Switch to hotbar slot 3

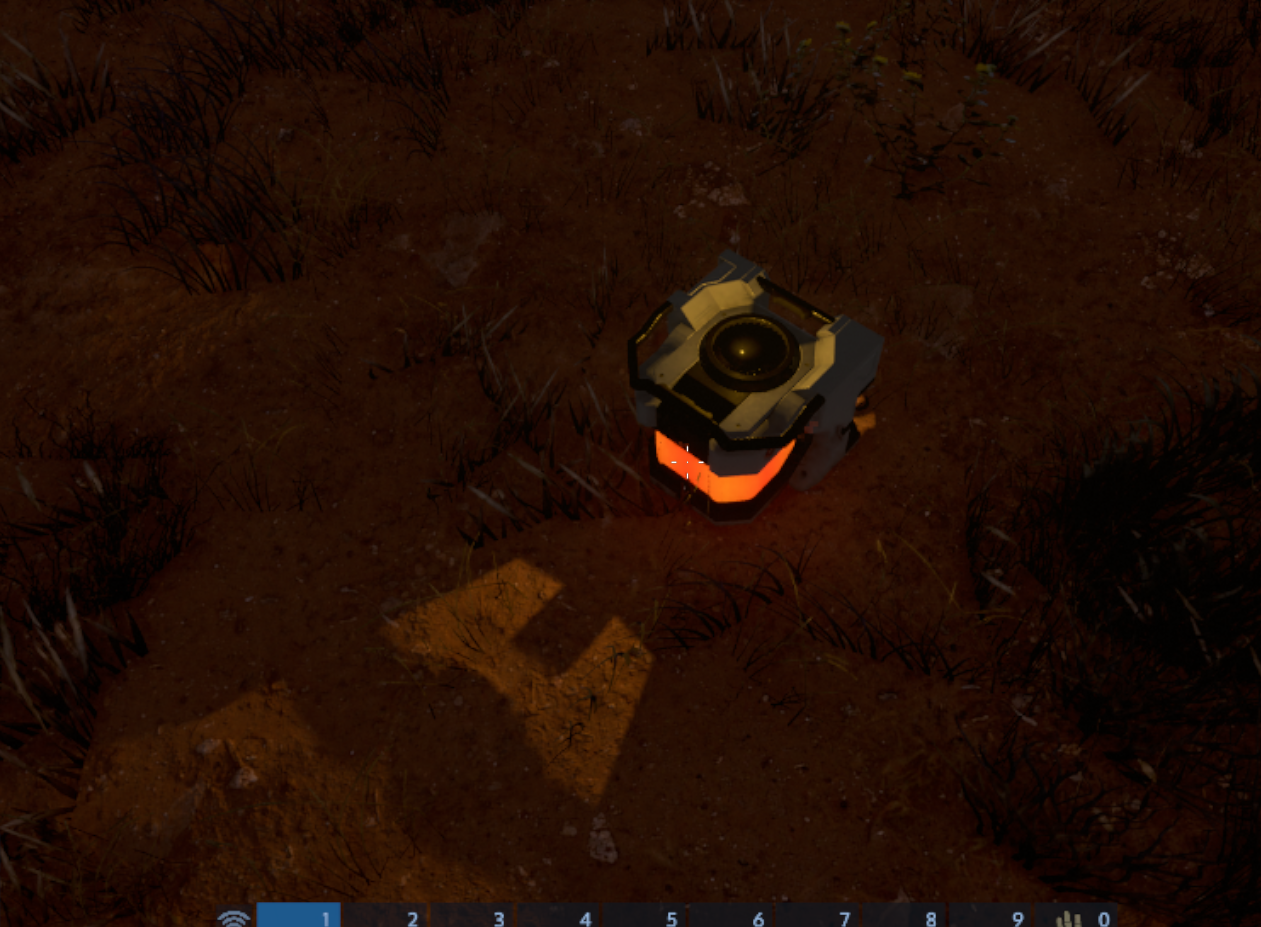472,916
